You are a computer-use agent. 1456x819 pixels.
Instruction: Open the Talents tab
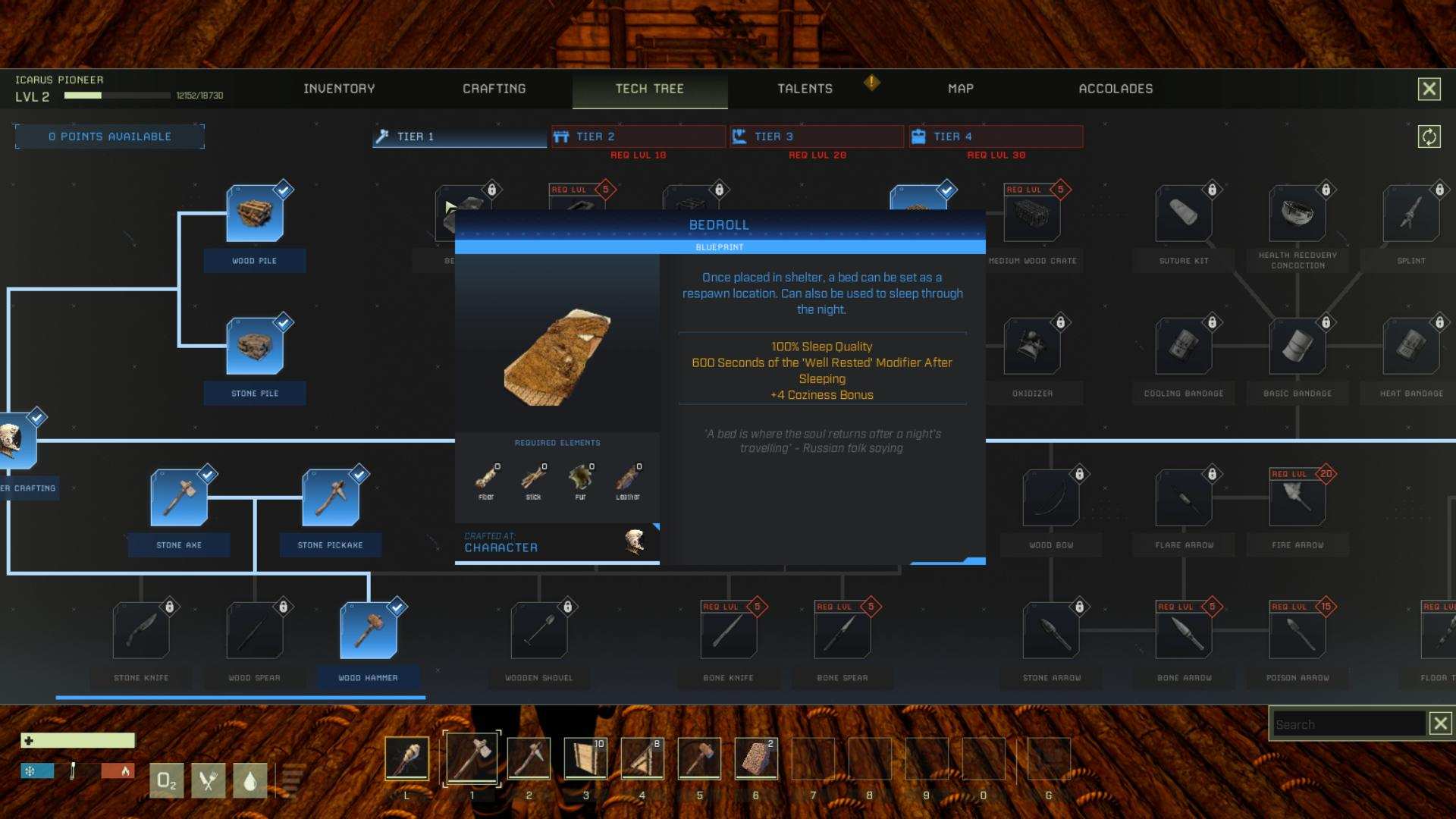805,89
